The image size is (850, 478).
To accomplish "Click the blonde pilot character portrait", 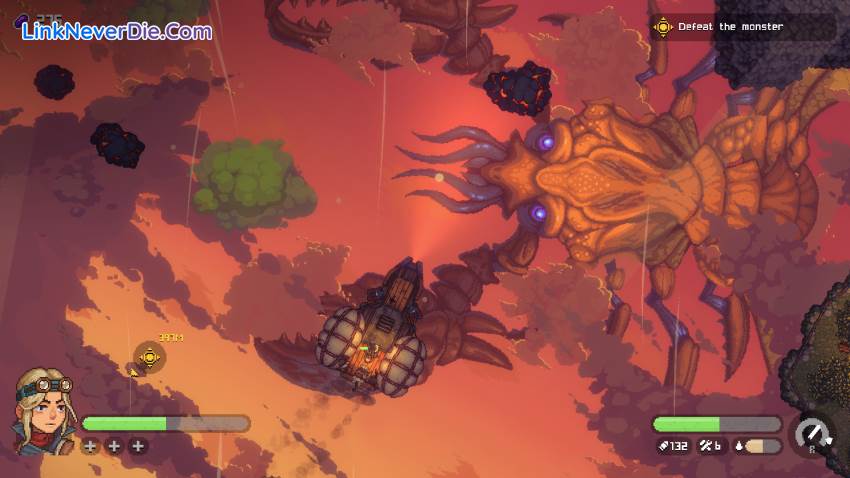I will click(x=42, y=410).
